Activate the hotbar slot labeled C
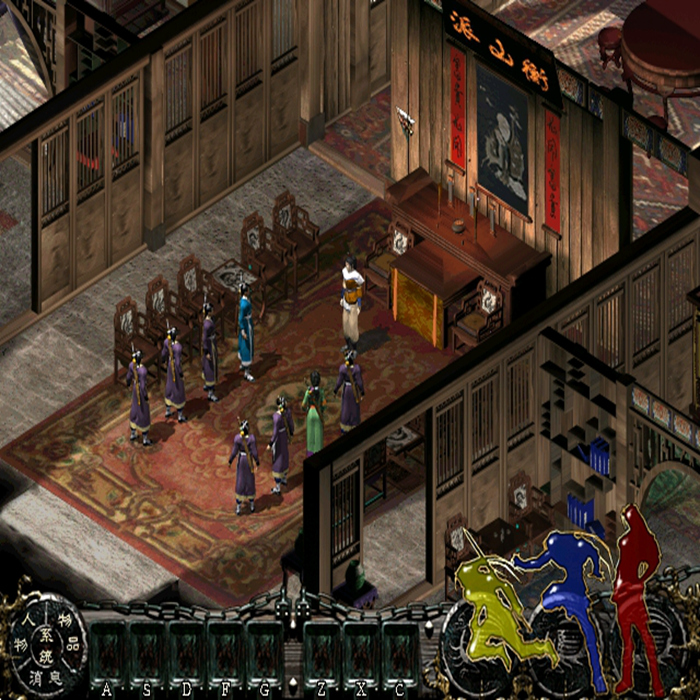This screenshot has height=700, width=700. [399, 655]
